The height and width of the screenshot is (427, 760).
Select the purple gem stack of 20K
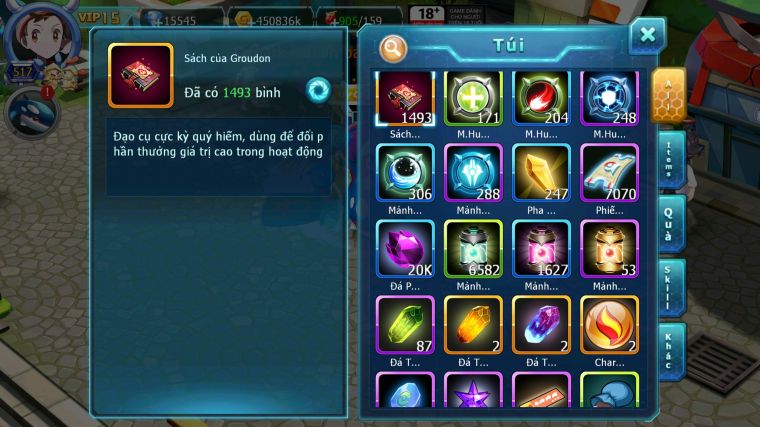coord(405,248)
